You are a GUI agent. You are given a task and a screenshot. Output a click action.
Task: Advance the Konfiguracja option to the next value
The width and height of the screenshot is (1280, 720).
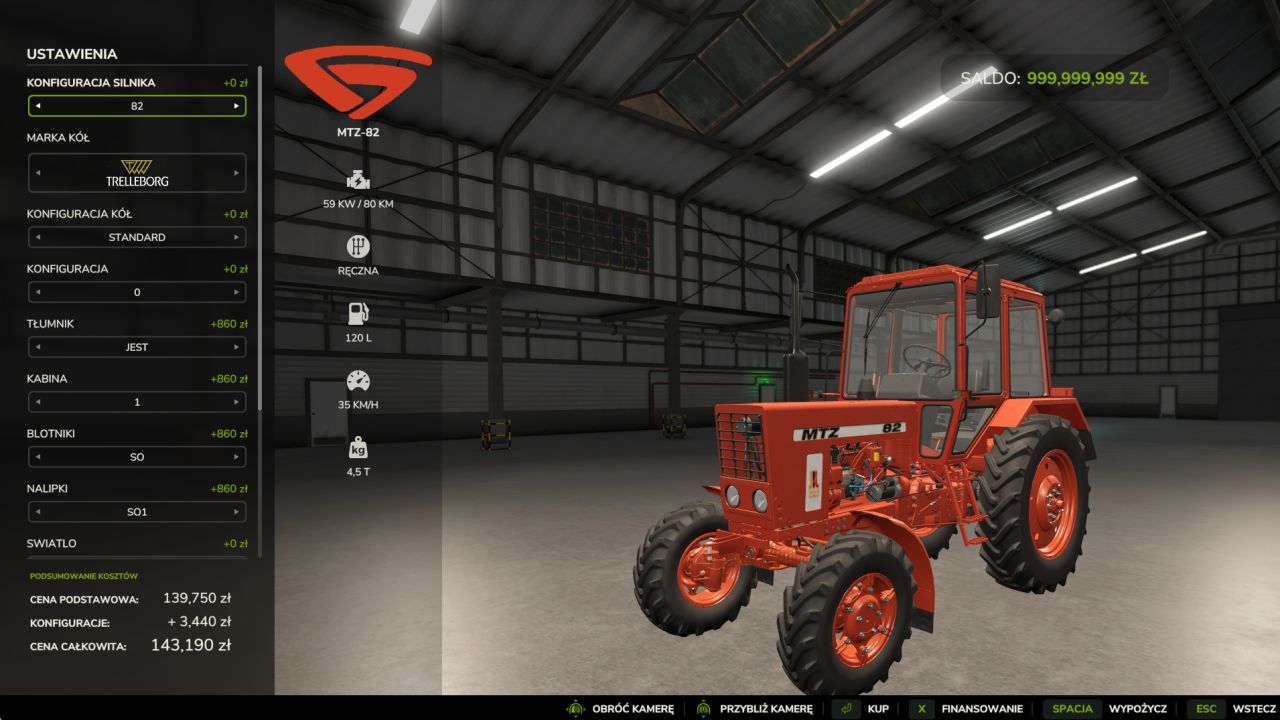tap(237, 293)
